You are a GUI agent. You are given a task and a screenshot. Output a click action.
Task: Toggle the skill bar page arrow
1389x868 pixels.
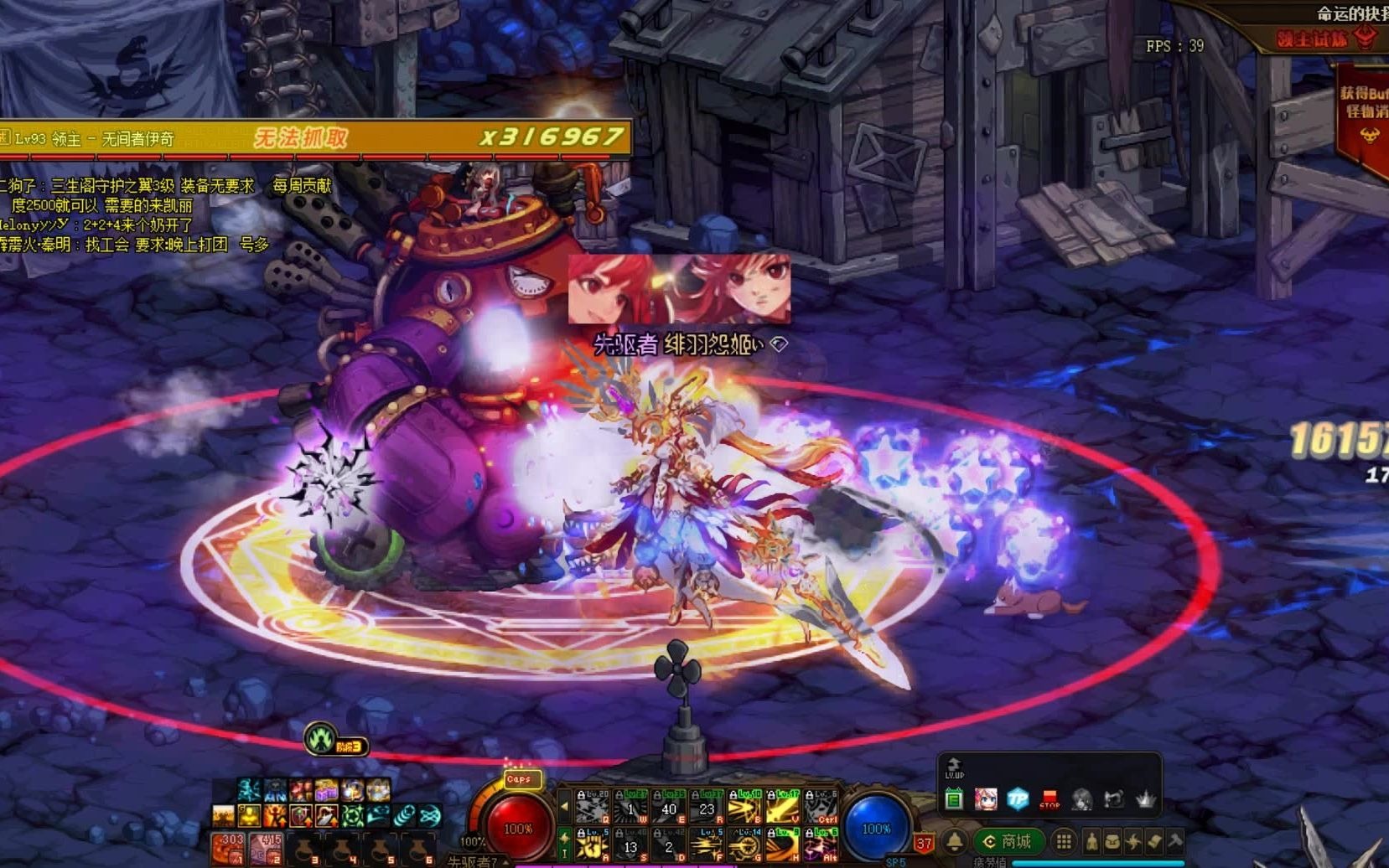[x=564, y=807]
